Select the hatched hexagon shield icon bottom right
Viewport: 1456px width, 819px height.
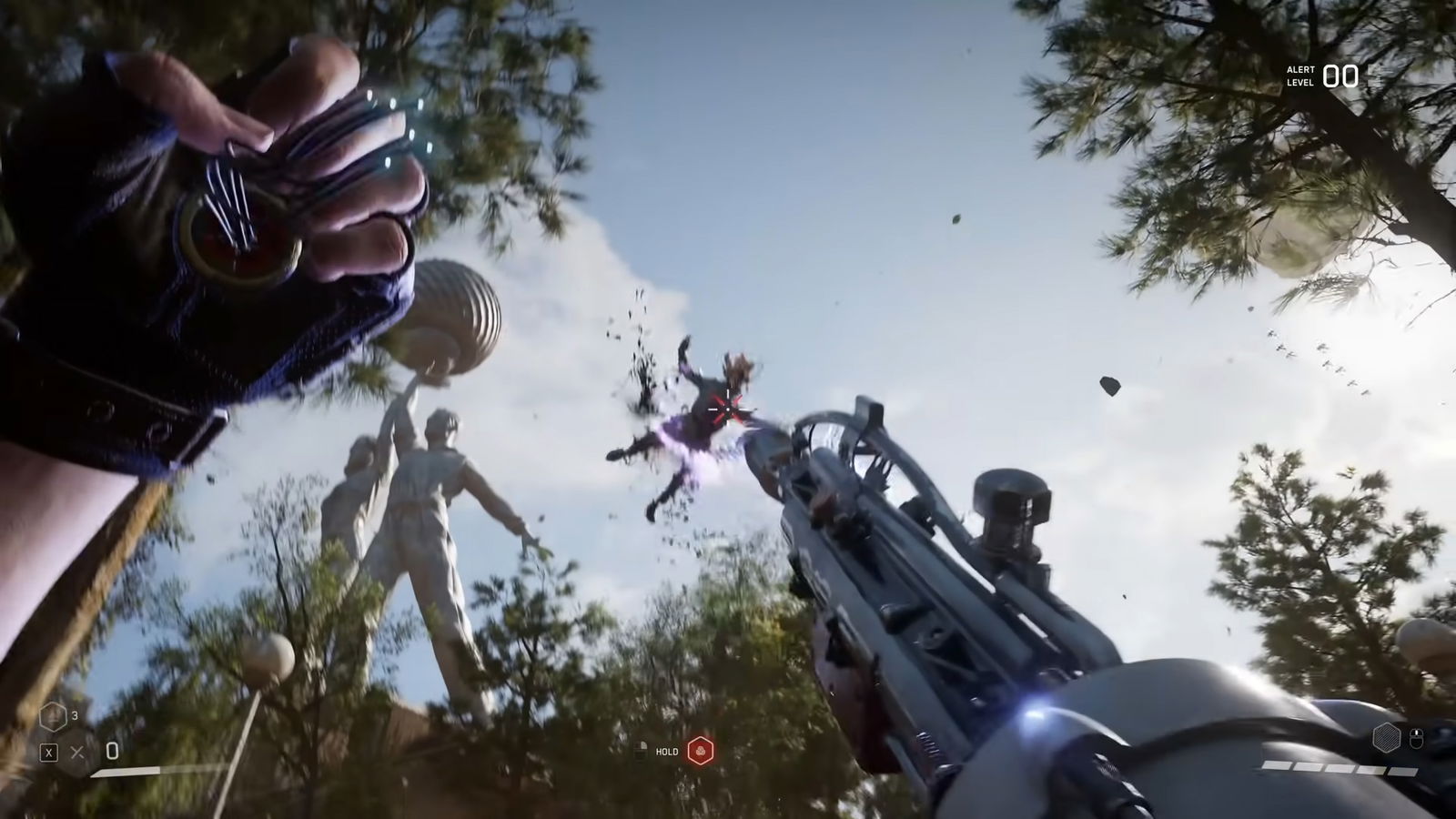(x=1387, y=738)
